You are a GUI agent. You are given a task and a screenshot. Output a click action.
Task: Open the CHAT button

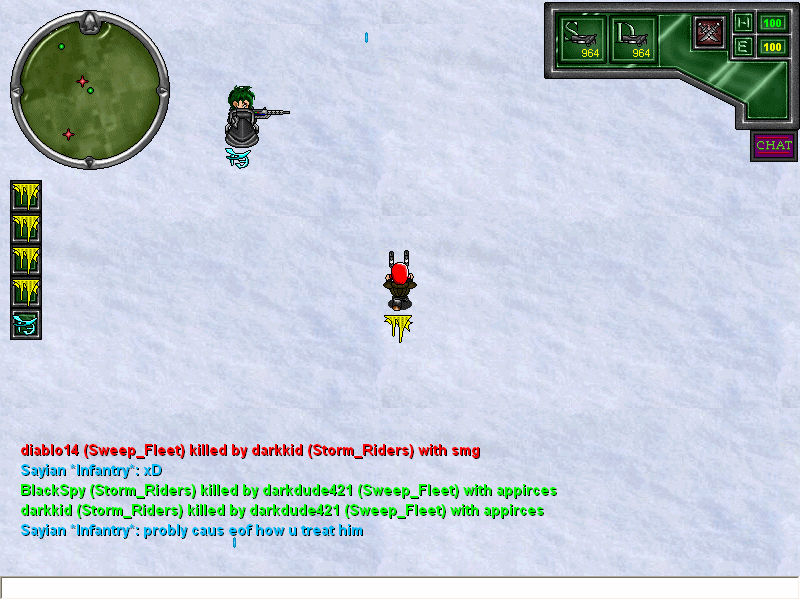[x=774, y=146]
